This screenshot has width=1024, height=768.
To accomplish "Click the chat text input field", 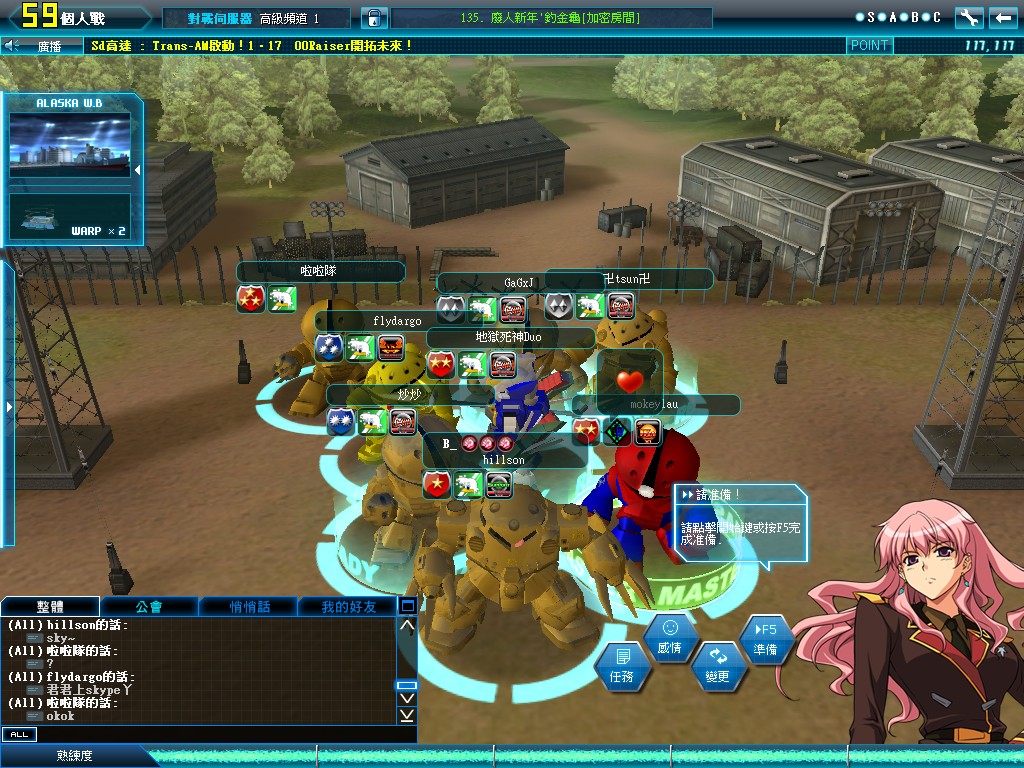I will pyautogui.click(x=220, y=734).
